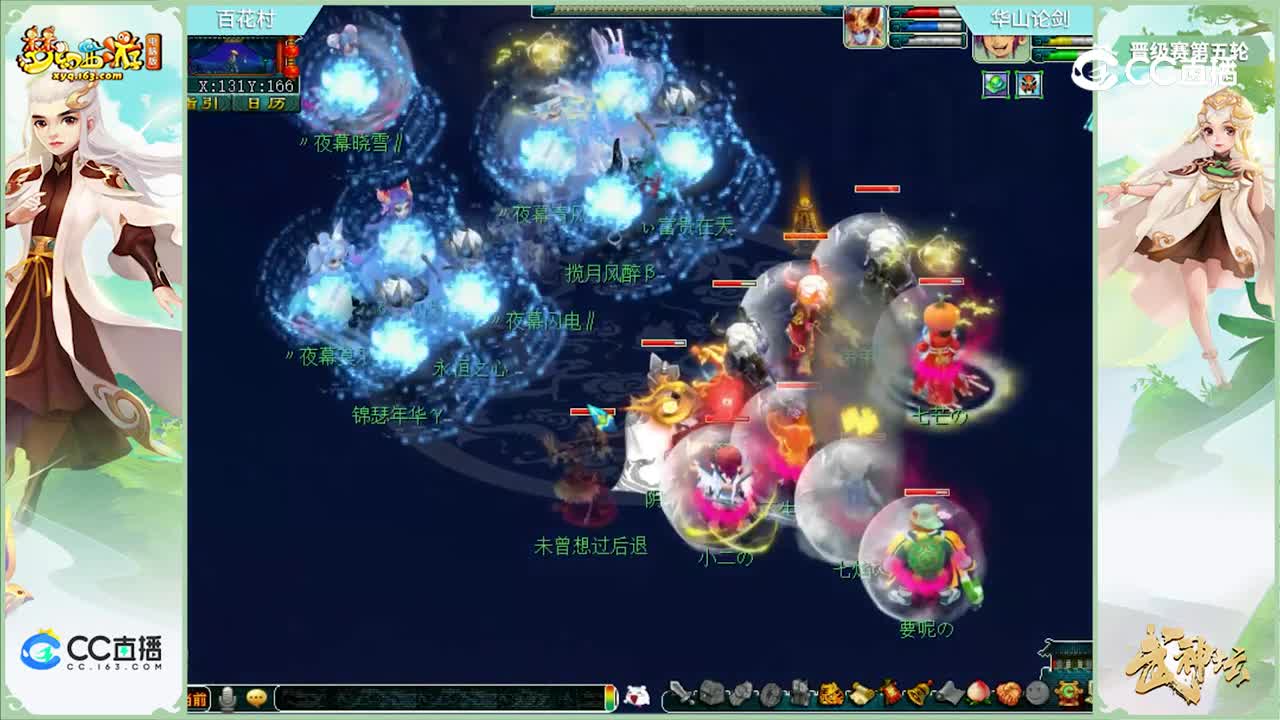Click the 华山论剑 title banner
The image size is (1280, 720).
click(1030, 16)
